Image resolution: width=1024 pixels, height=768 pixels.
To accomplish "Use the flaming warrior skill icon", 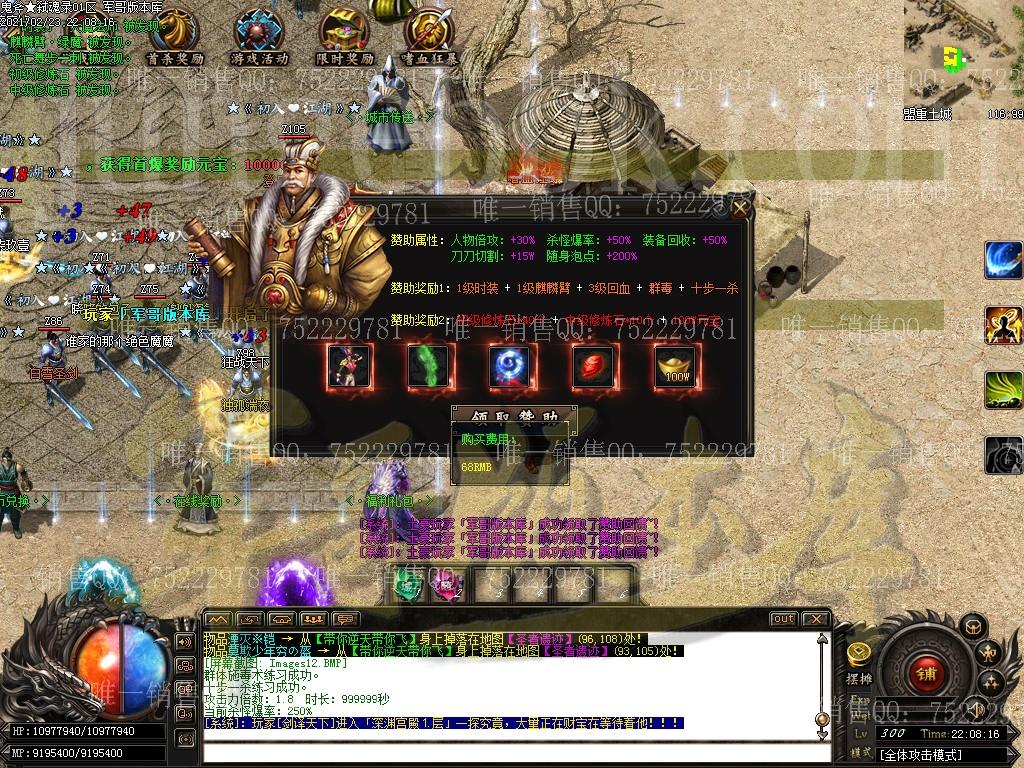I will point(1003,325).
